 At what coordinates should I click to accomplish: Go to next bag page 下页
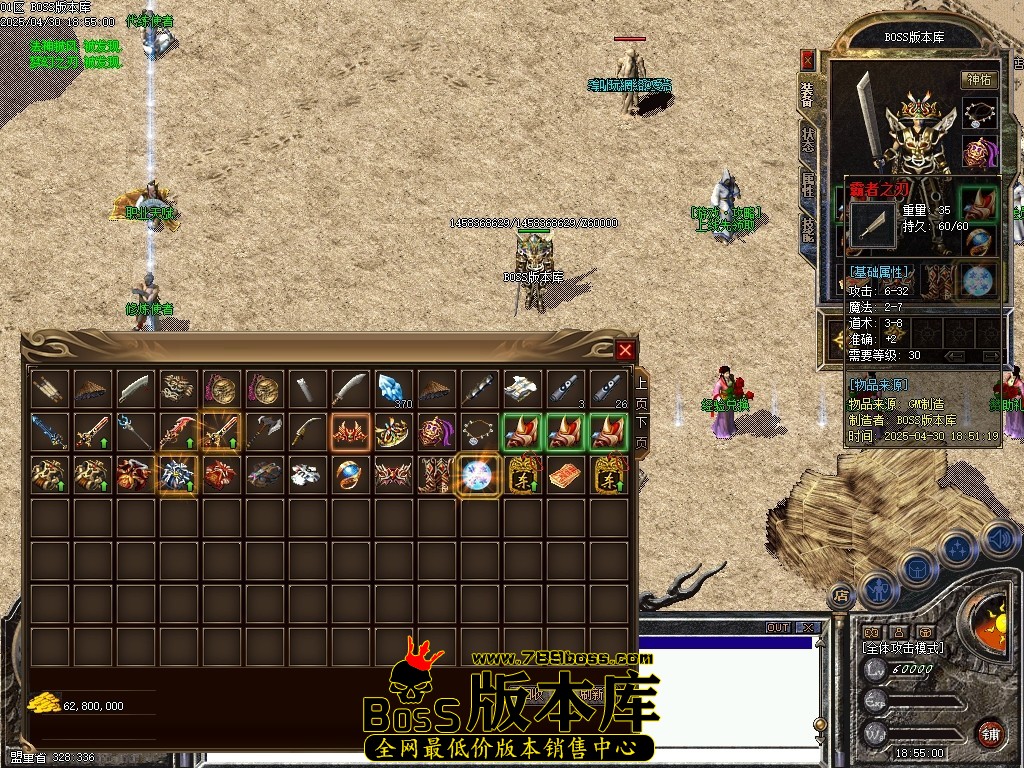click(x=642, y=431)
